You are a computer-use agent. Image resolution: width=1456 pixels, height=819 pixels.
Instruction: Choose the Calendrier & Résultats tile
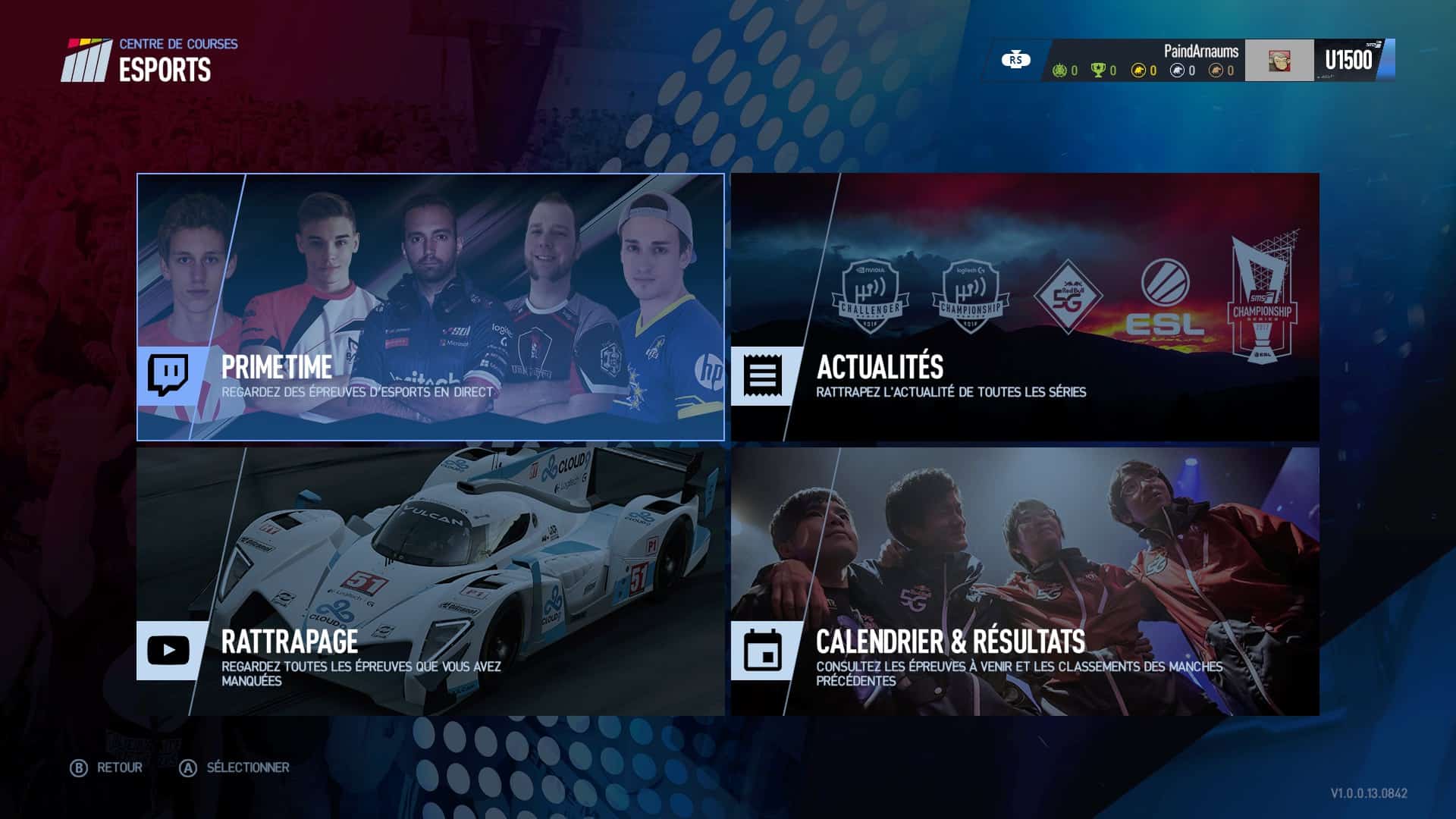pos(1025,582)
